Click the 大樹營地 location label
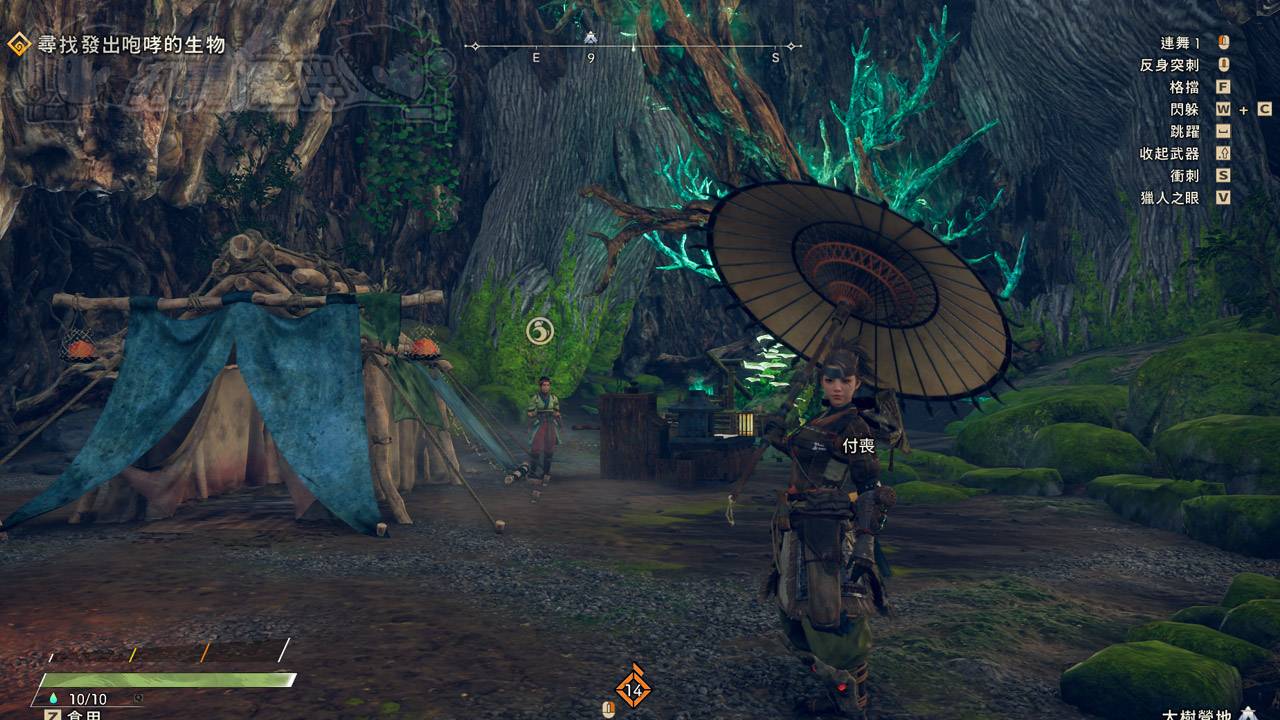Screen dimensions: 1280x720 1198,714
